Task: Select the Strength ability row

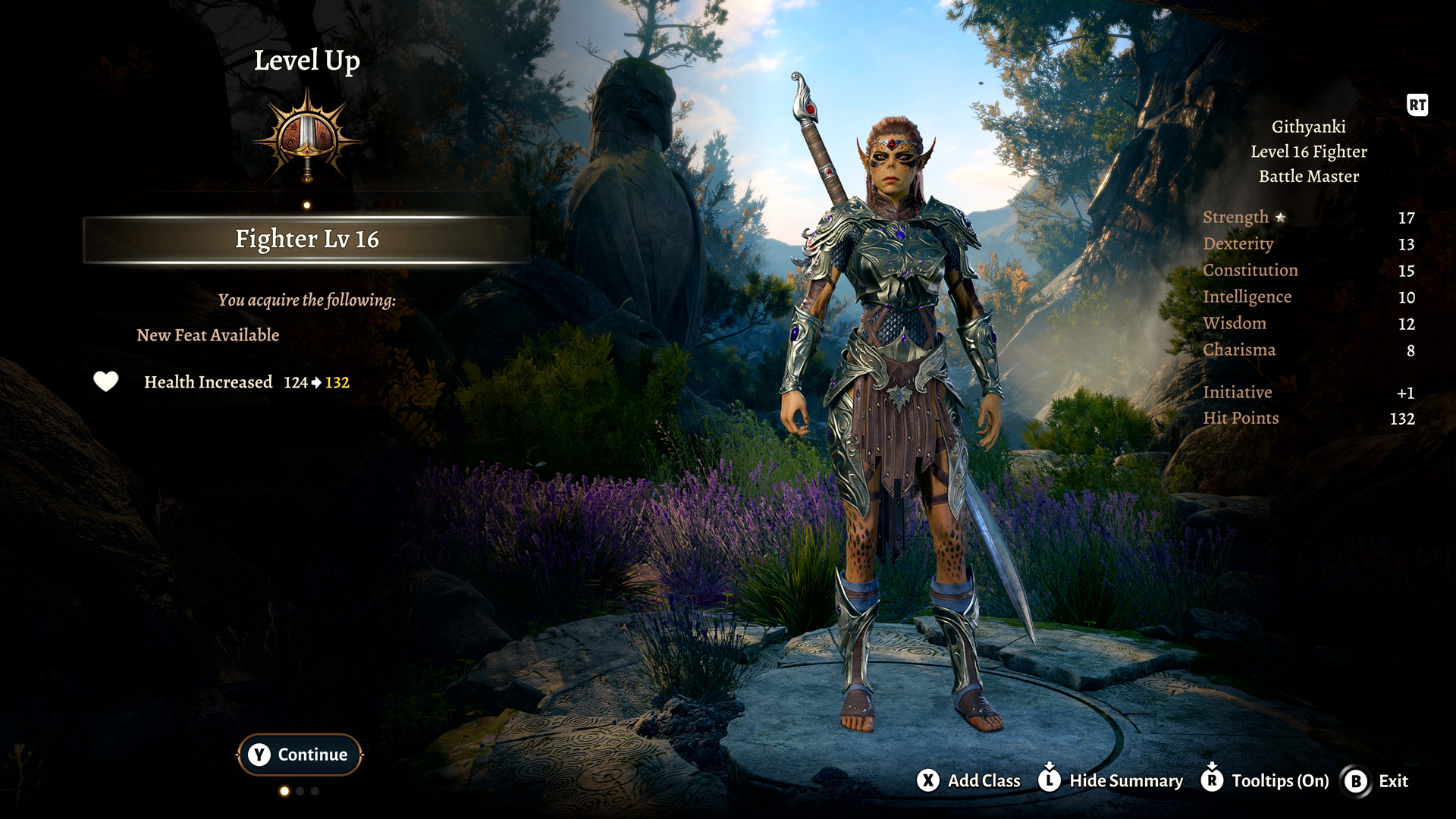Action: coord(1308,218)
